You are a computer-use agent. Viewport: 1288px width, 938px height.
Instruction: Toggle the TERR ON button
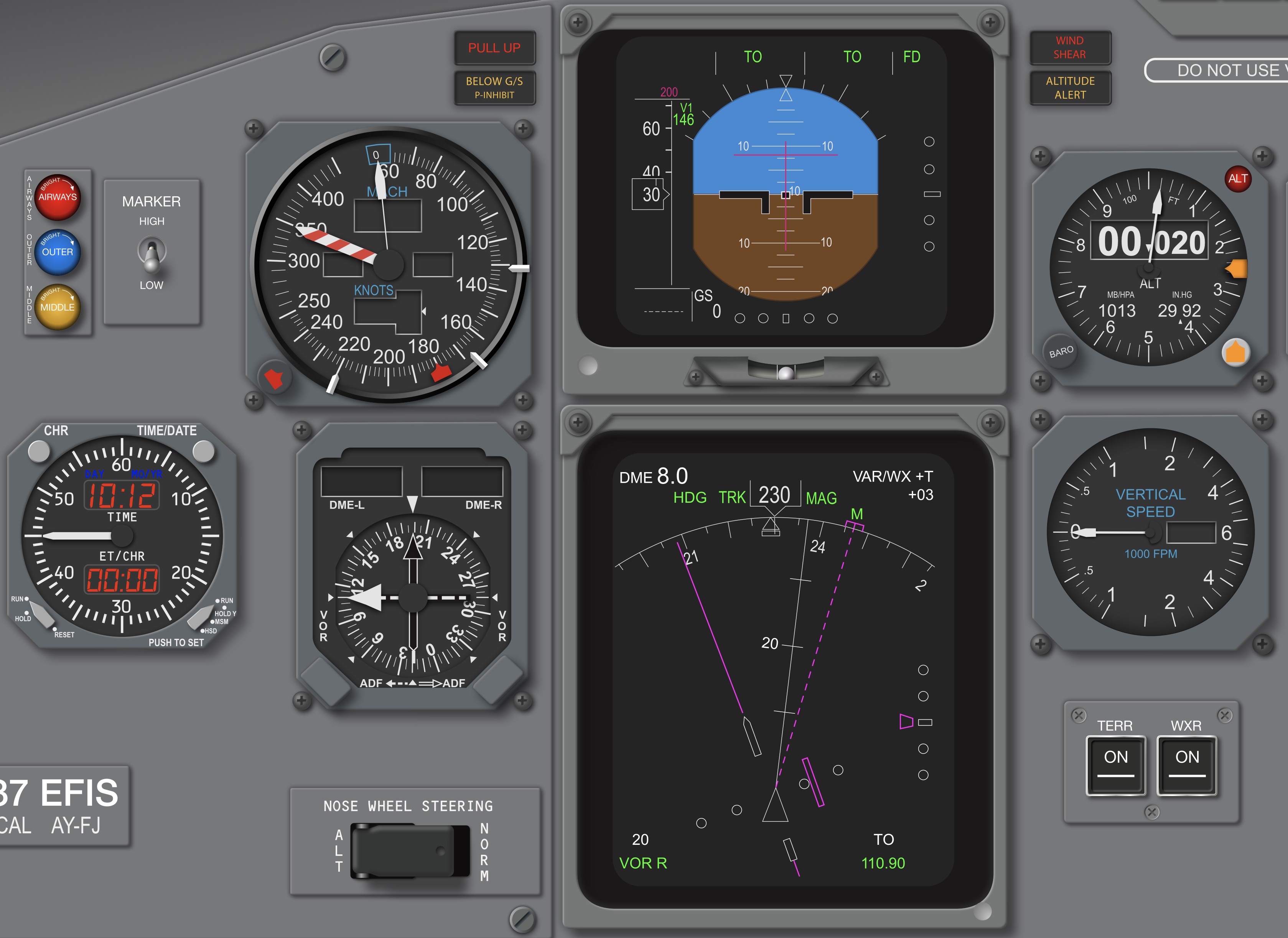1115,764
